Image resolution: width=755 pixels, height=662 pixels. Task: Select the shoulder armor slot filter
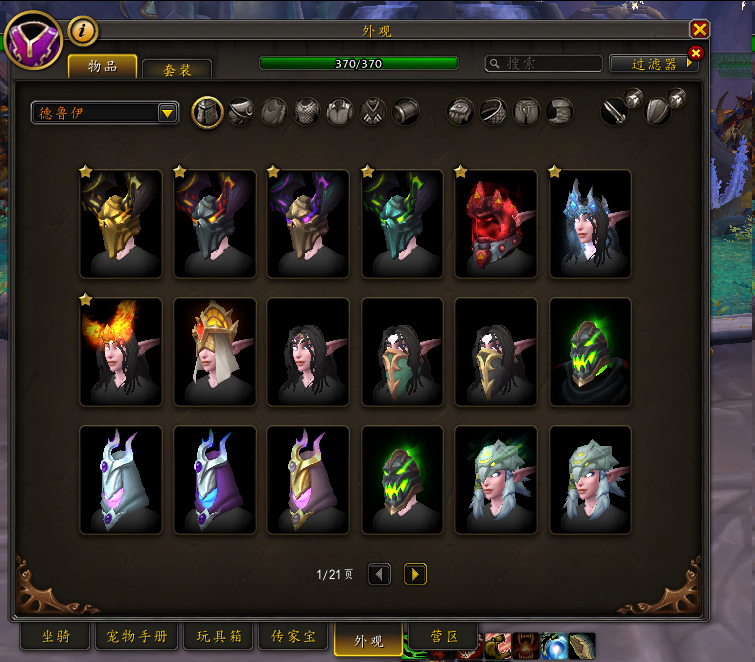(x=240, y=111)
